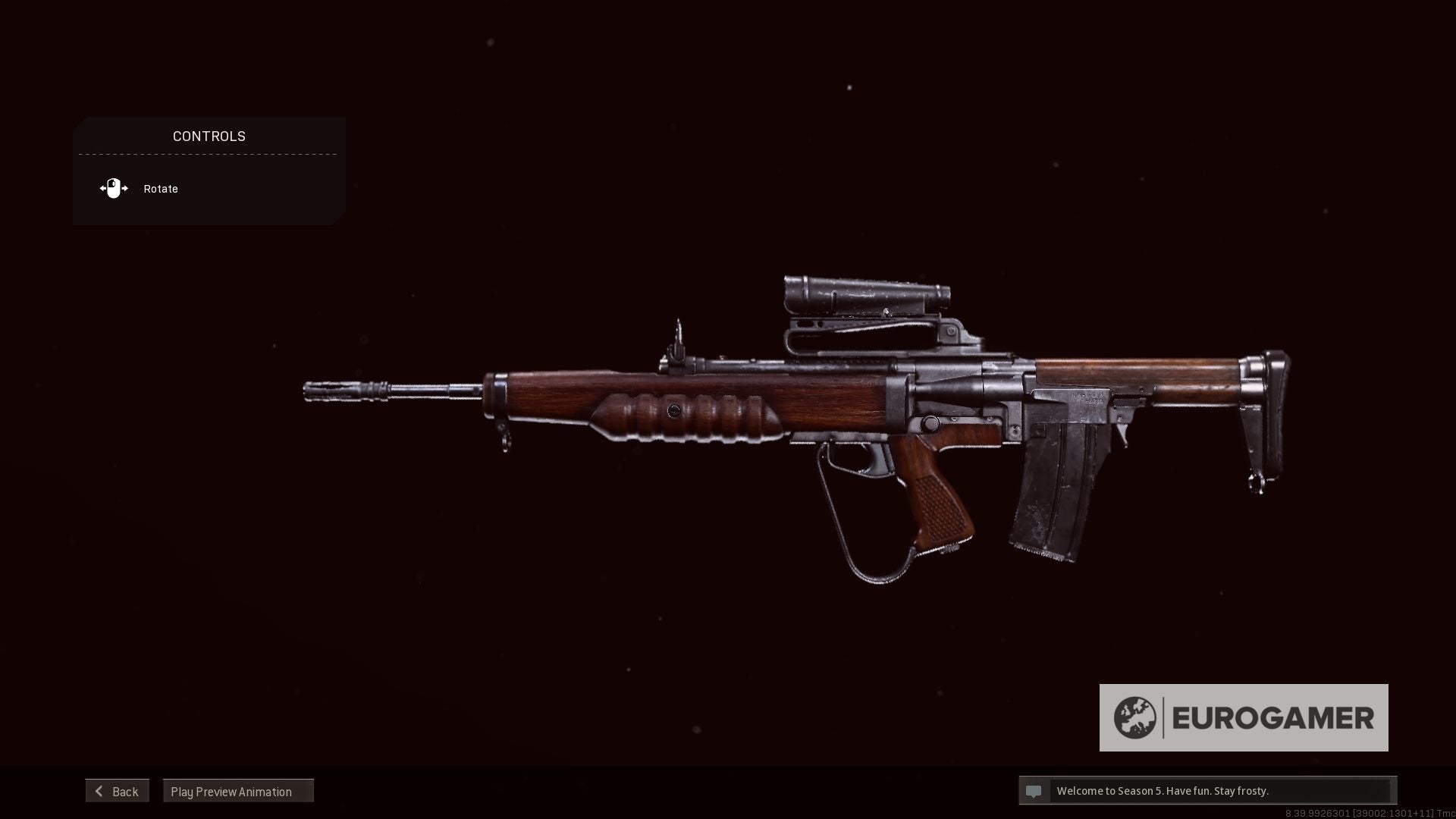Image resolution: width=1456 pixels, height=819 pixels.
Task: Select the CONTROLS panel header
Action: pos(209,136)
